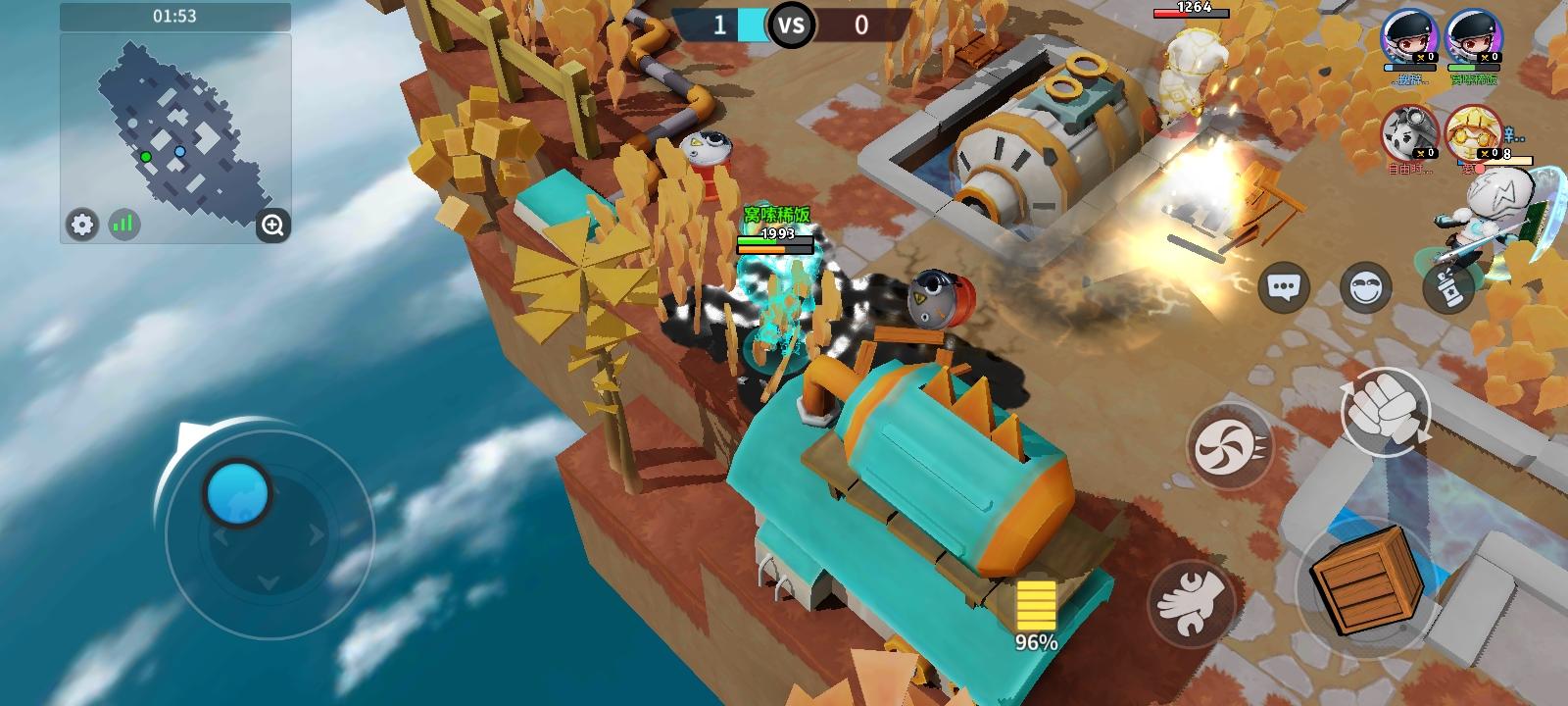
Task: Tap the signal bars icon under the minimap
Action: [x=122, y=225]
